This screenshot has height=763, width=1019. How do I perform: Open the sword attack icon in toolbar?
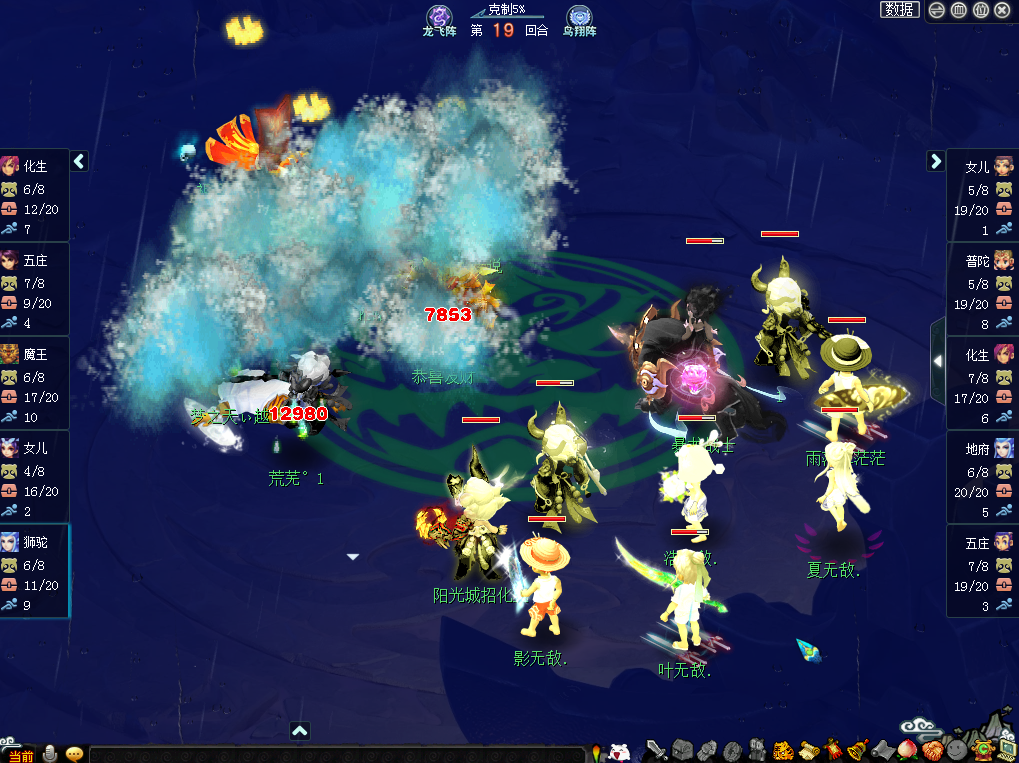coord(657,749)
